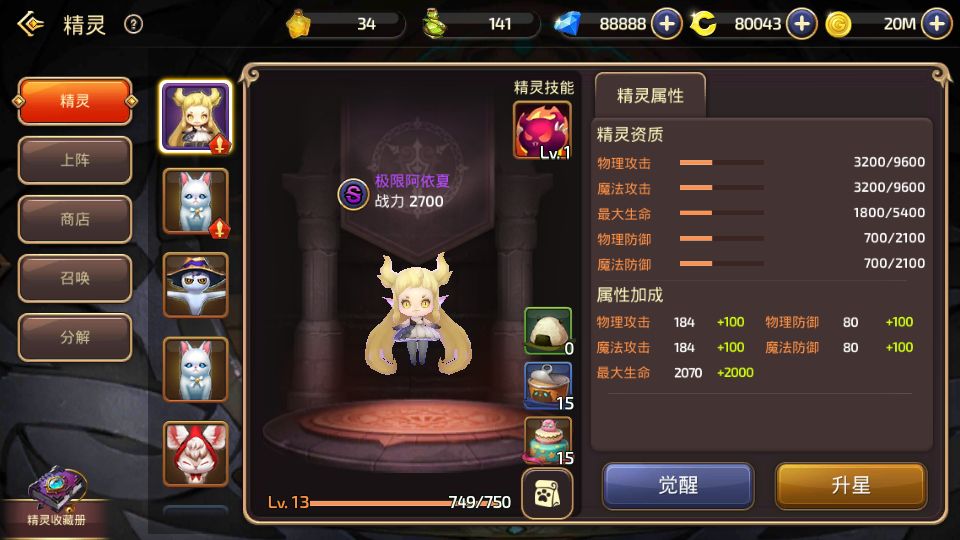Feed the rice ball item
The image size is (960, 540).
(548, 331)
